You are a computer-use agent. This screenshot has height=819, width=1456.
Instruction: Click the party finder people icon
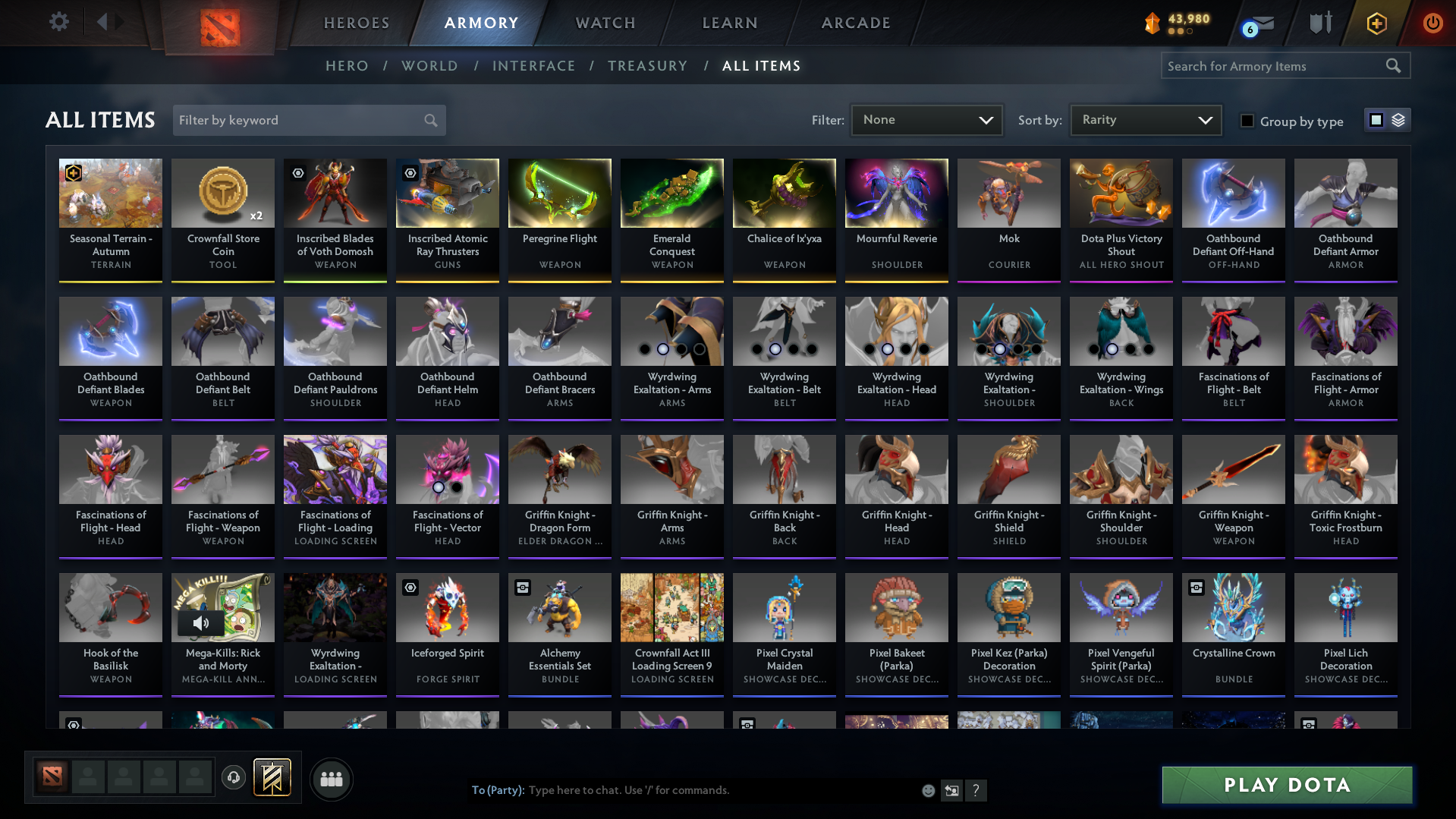[x=331, y=779]
